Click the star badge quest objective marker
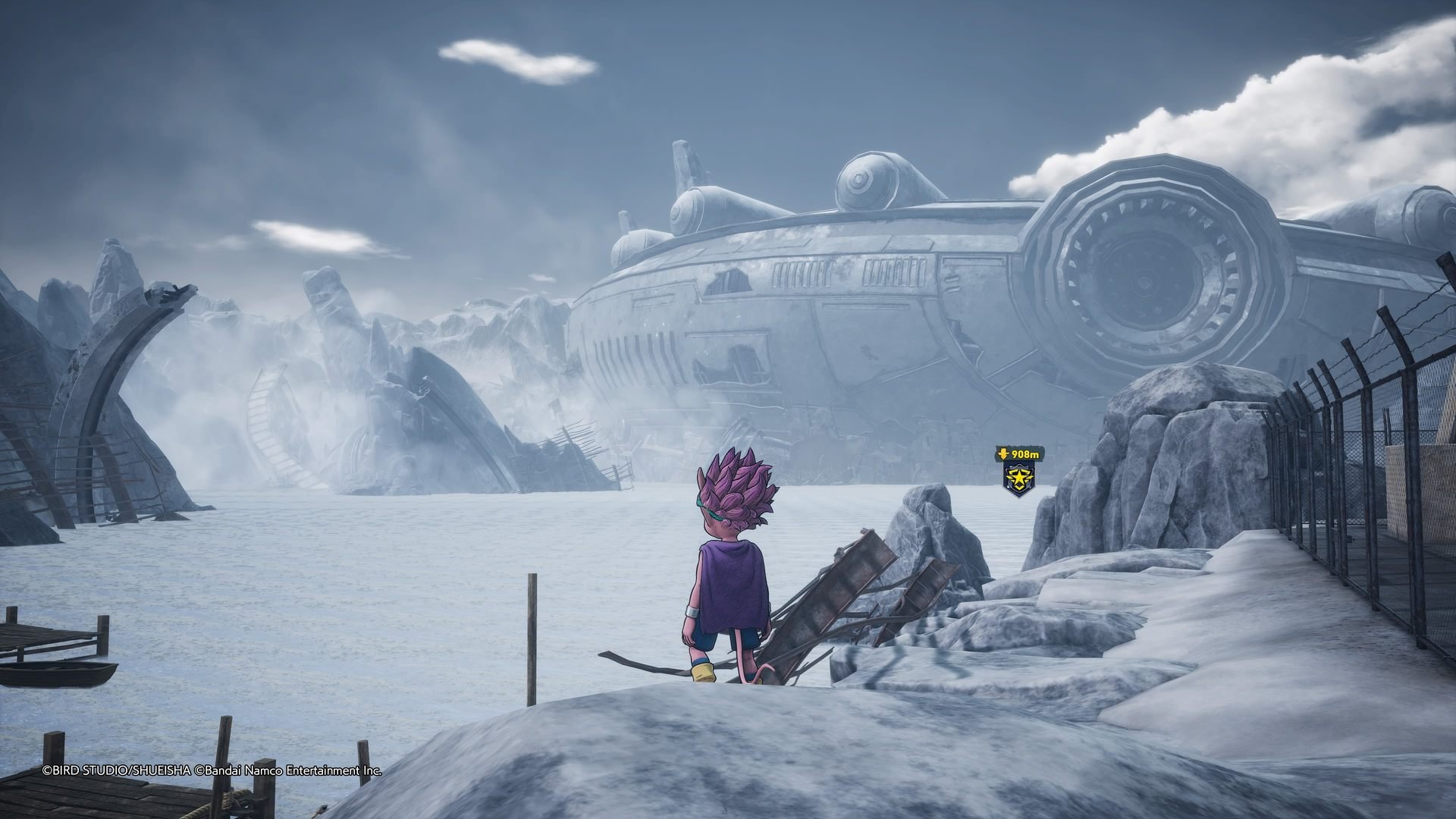This screenshot has height=819, width=1456. [x=1016, y=479]
